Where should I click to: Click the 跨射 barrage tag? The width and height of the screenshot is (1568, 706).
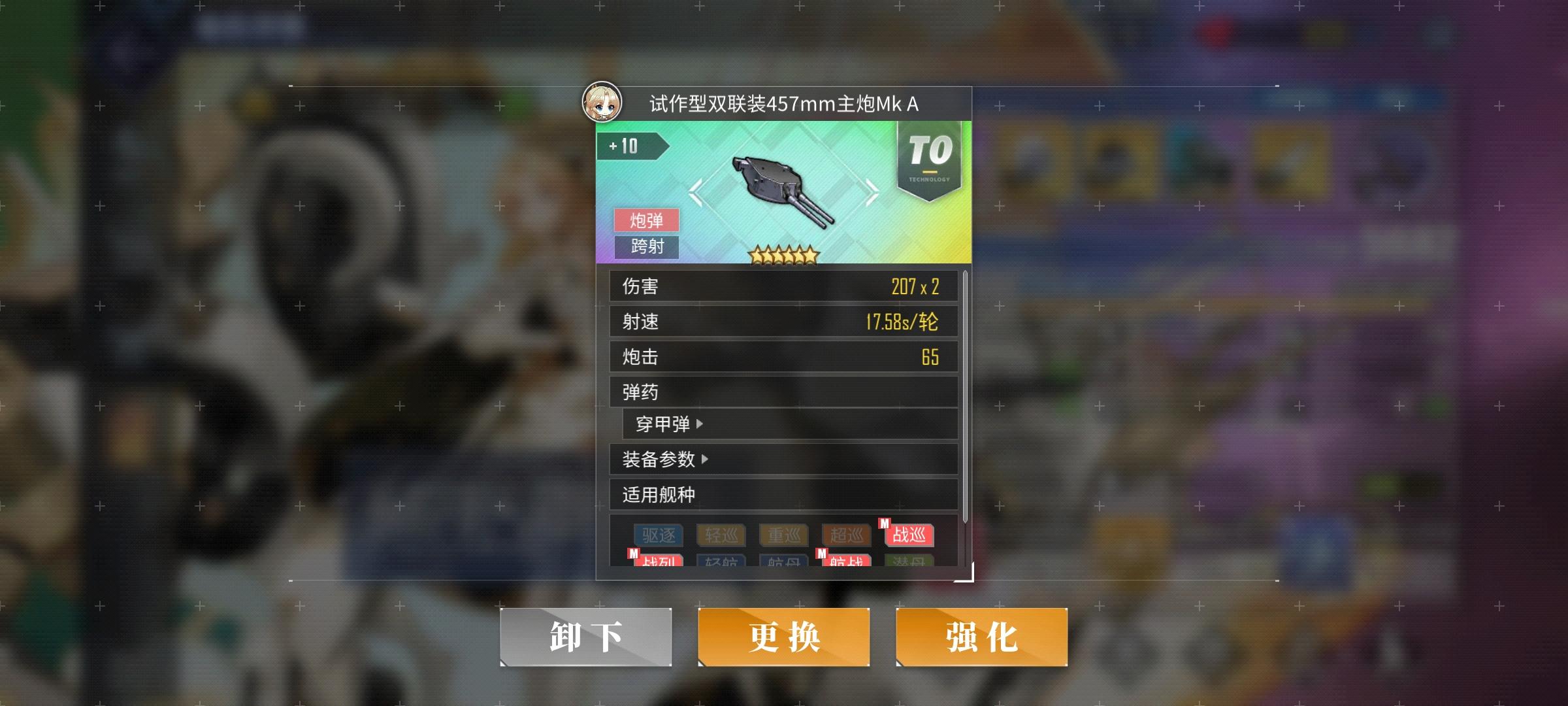647,247
